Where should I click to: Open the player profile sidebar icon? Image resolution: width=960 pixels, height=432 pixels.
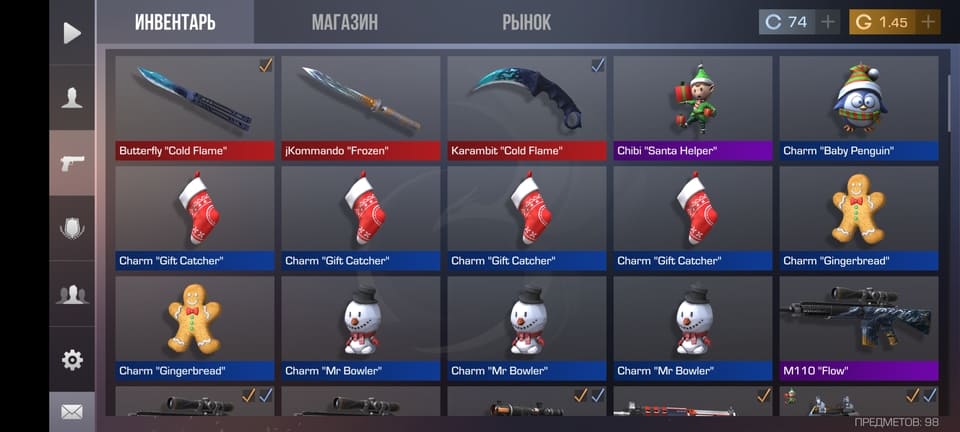[x=72, y=97]
